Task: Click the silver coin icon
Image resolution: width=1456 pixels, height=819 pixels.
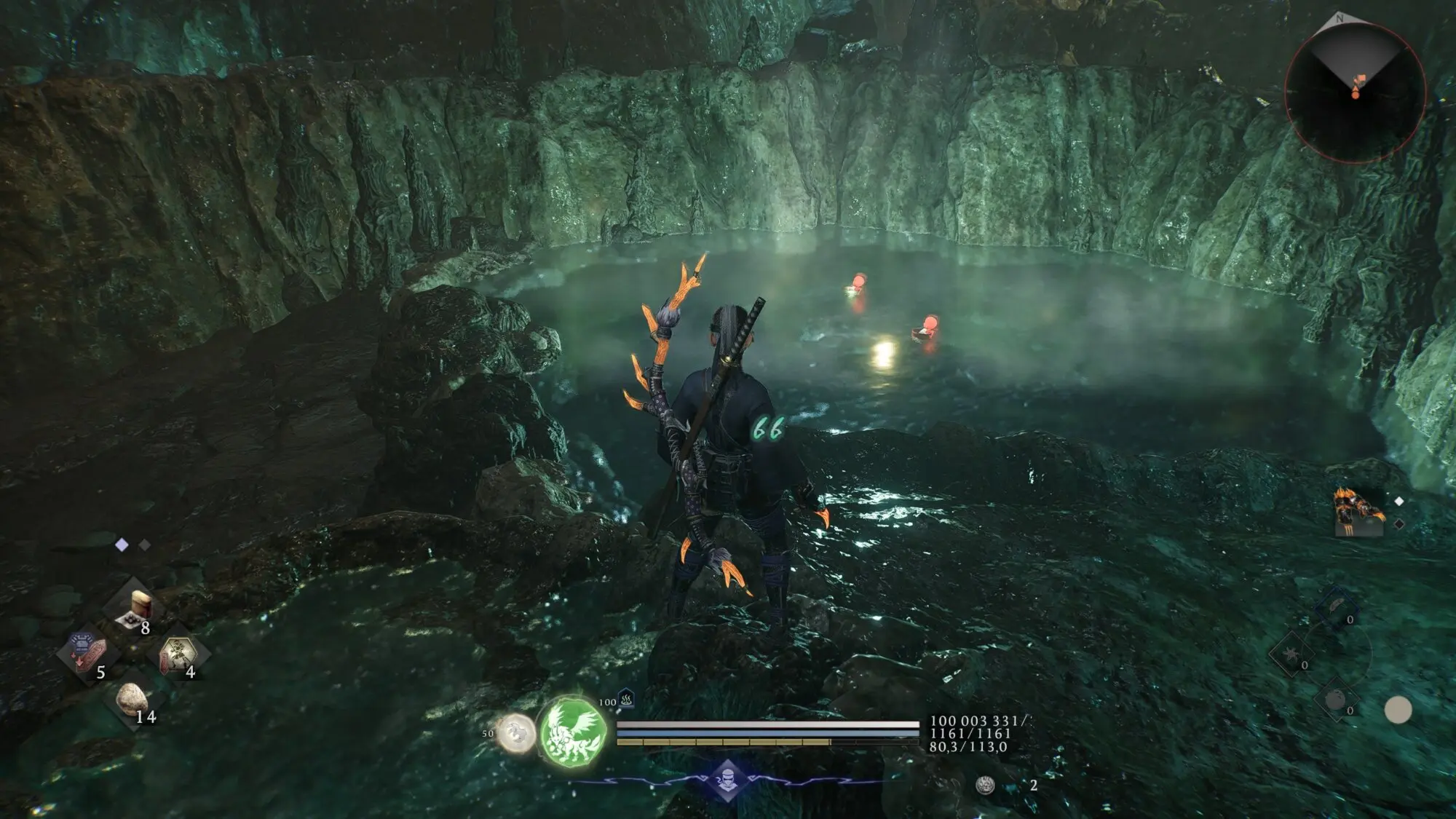Action: (x=985, y=785)
